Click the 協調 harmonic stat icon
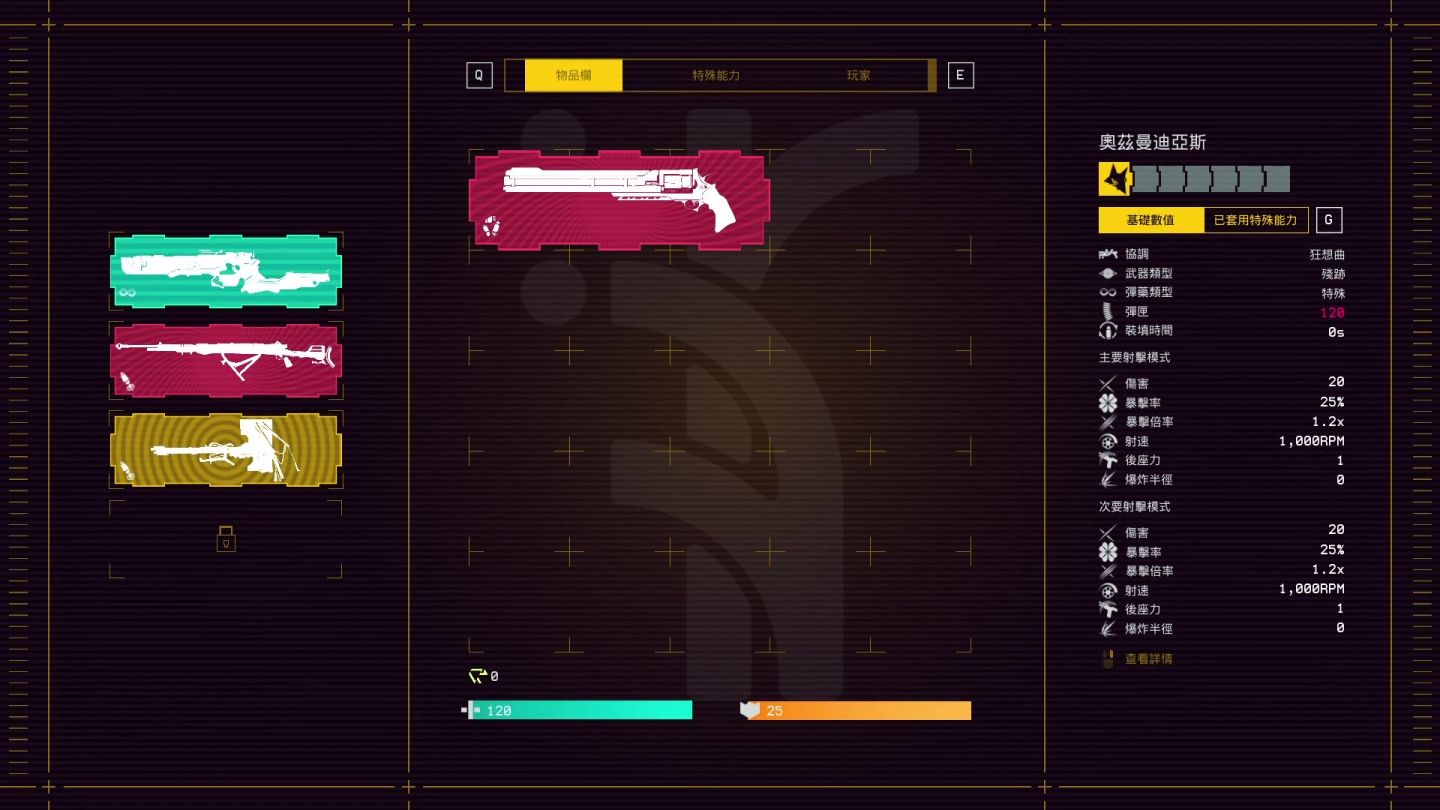Viewport: 1440px width, 810px height. pyautogui.click(x=1108, y=254)
